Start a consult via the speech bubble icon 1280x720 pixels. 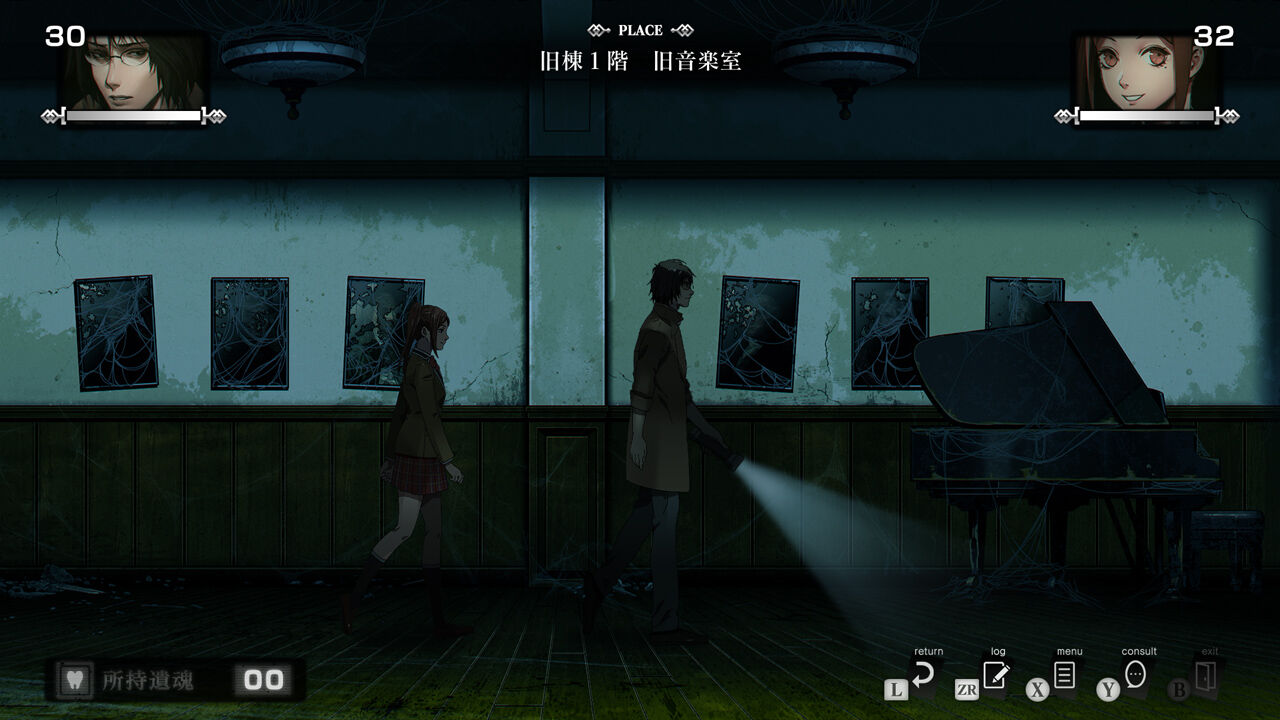point(1137,674)
